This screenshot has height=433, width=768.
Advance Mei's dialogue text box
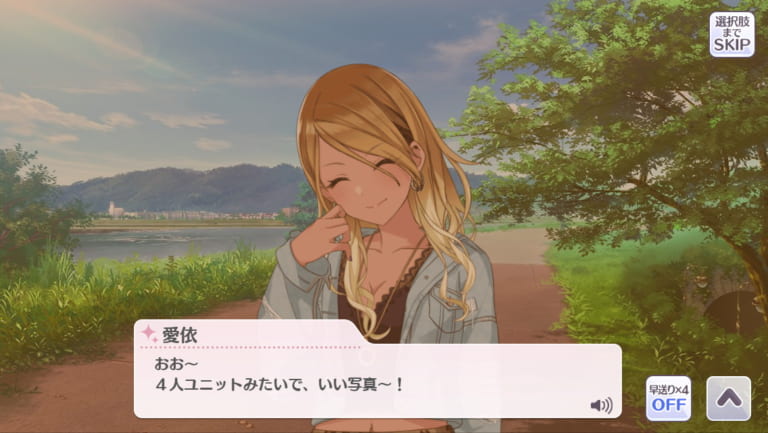(377, 382)
